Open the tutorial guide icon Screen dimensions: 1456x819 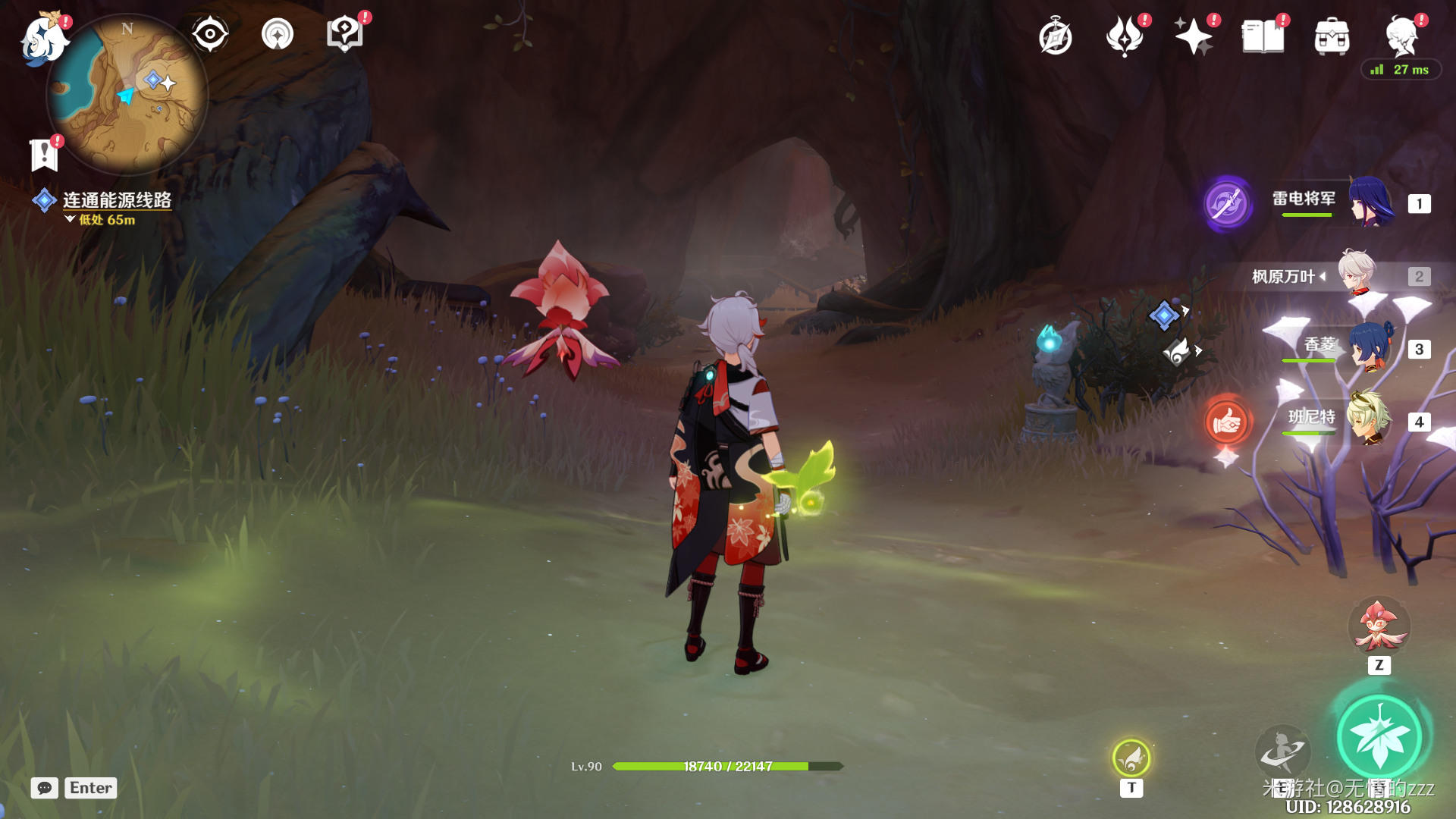click(x=344, y=34)
